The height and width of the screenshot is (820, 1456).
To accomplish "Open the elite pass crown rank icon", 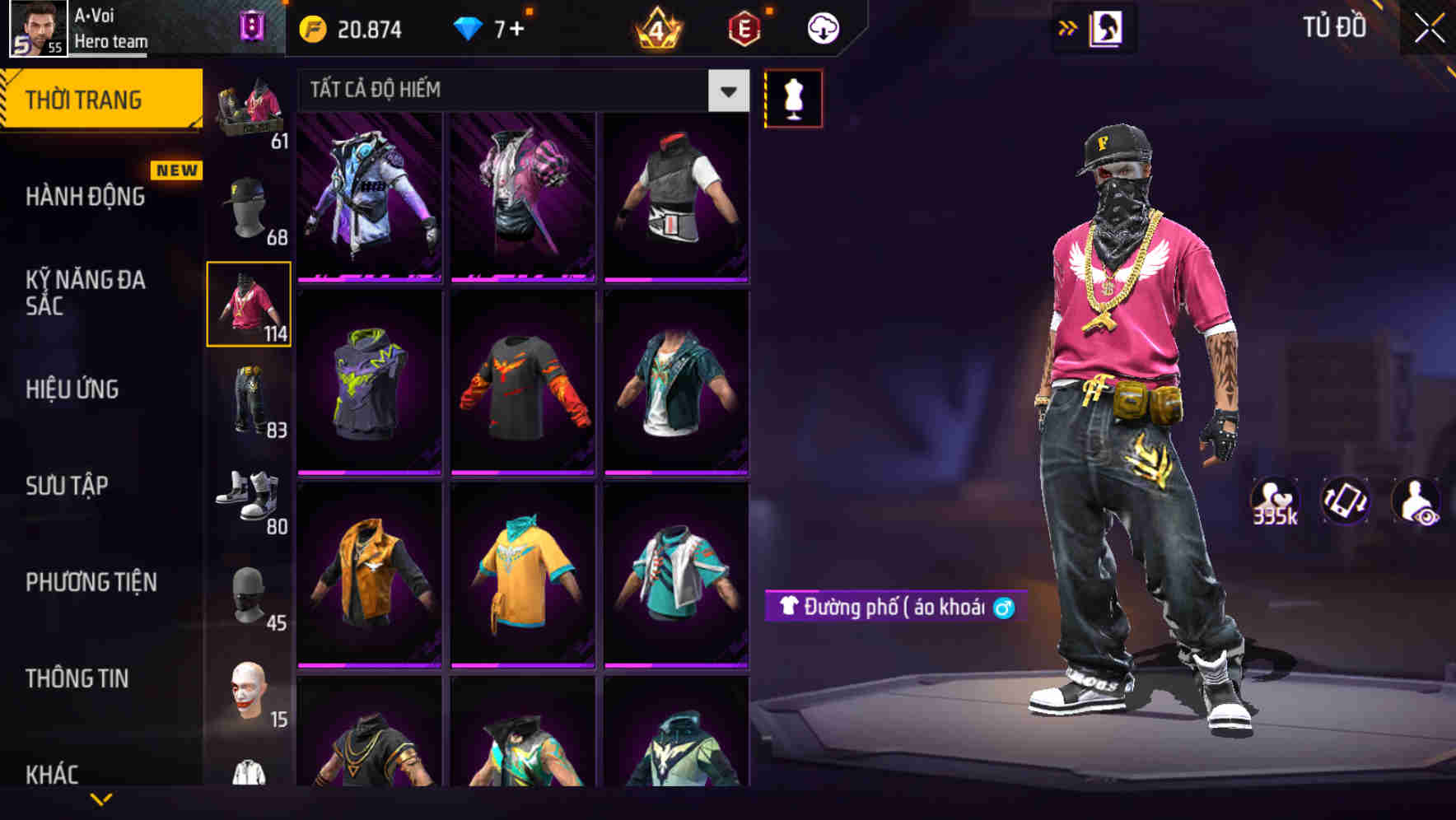I will 655,27.
